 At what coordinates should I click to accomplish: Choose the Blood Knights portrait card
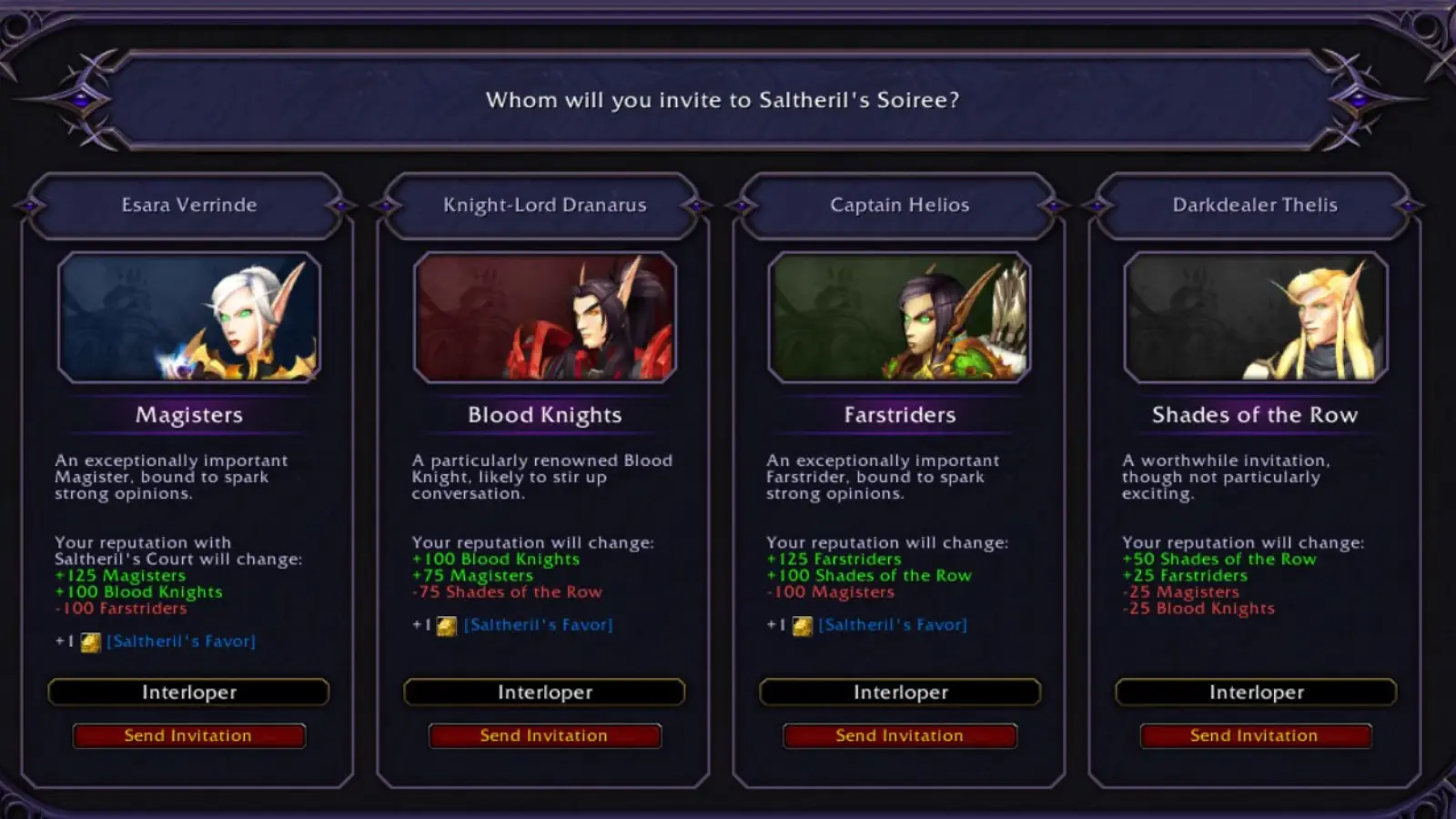(x=545, y=318)
